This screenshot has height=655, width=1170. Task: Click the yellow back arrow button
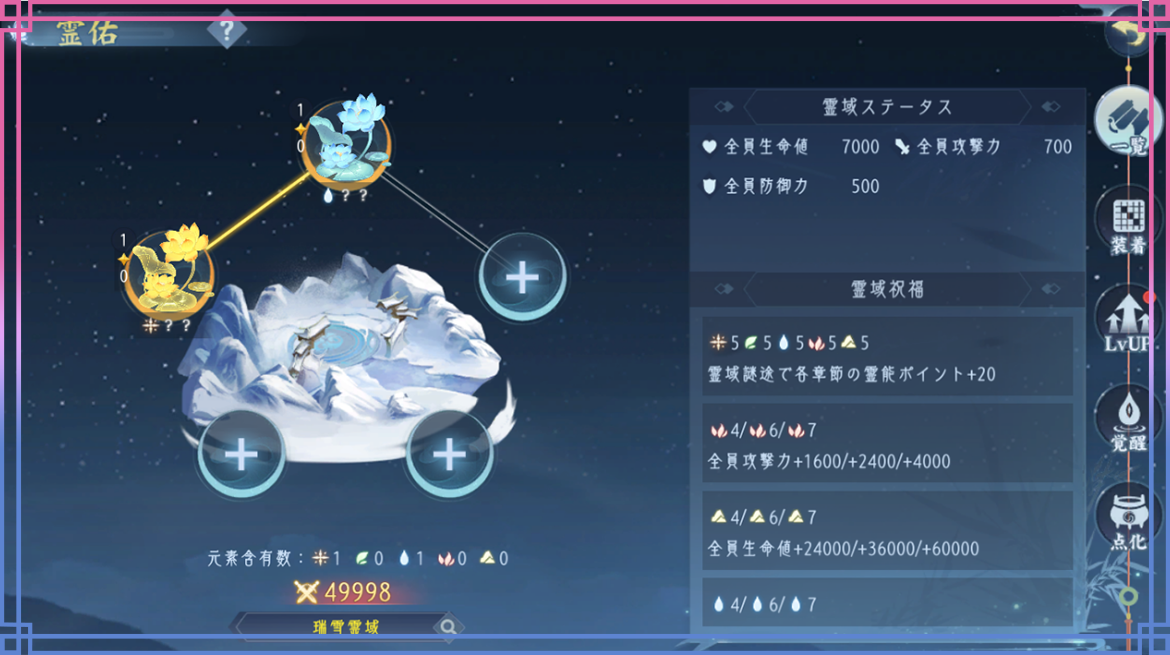pos(1131,33)
